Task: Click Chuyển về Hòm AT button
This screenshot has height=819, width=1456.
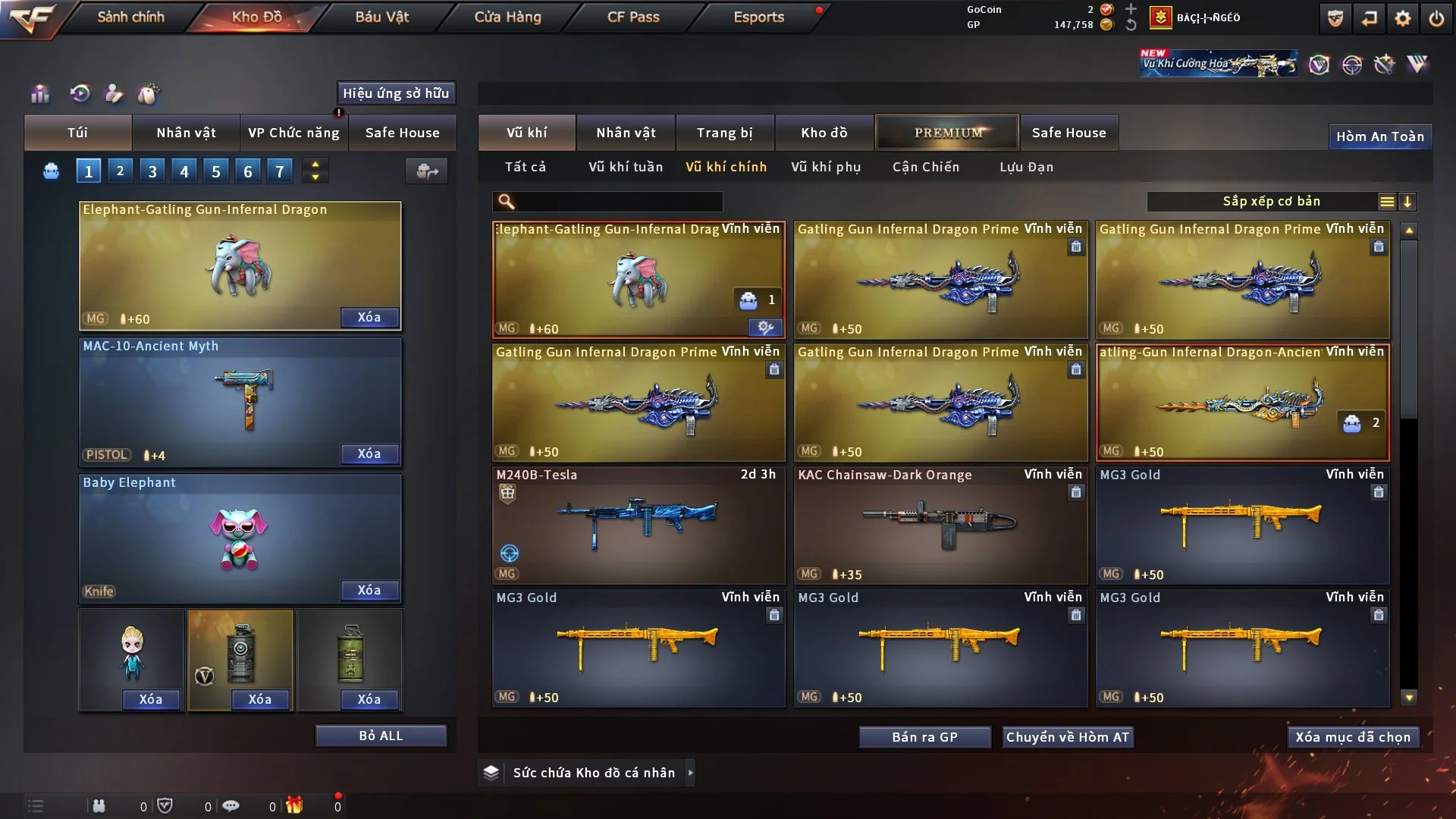Action: click(x=1067, y=737)
